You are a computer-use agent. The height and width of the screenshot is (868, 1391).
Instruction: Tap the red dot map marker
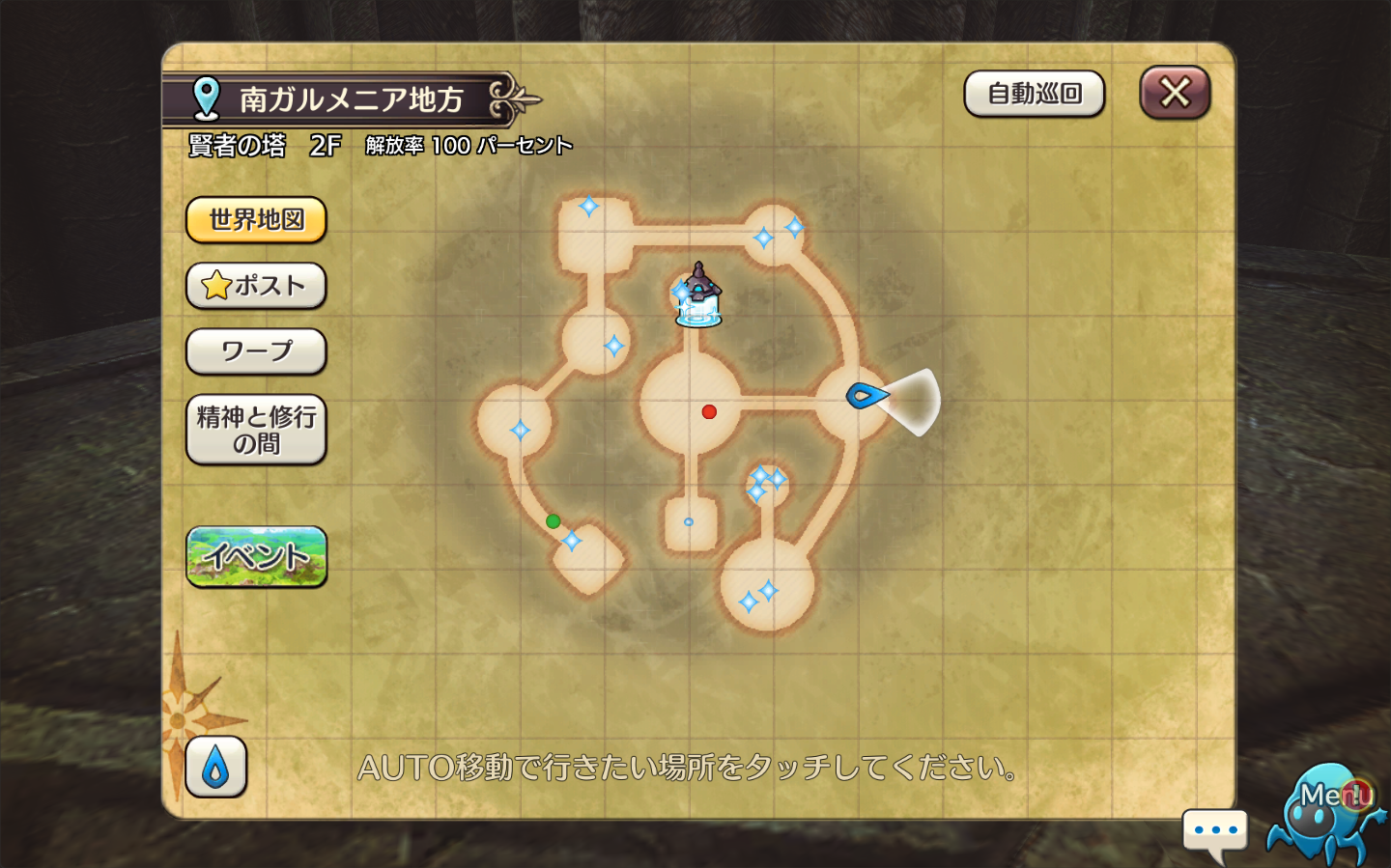[x=709, y=412]
